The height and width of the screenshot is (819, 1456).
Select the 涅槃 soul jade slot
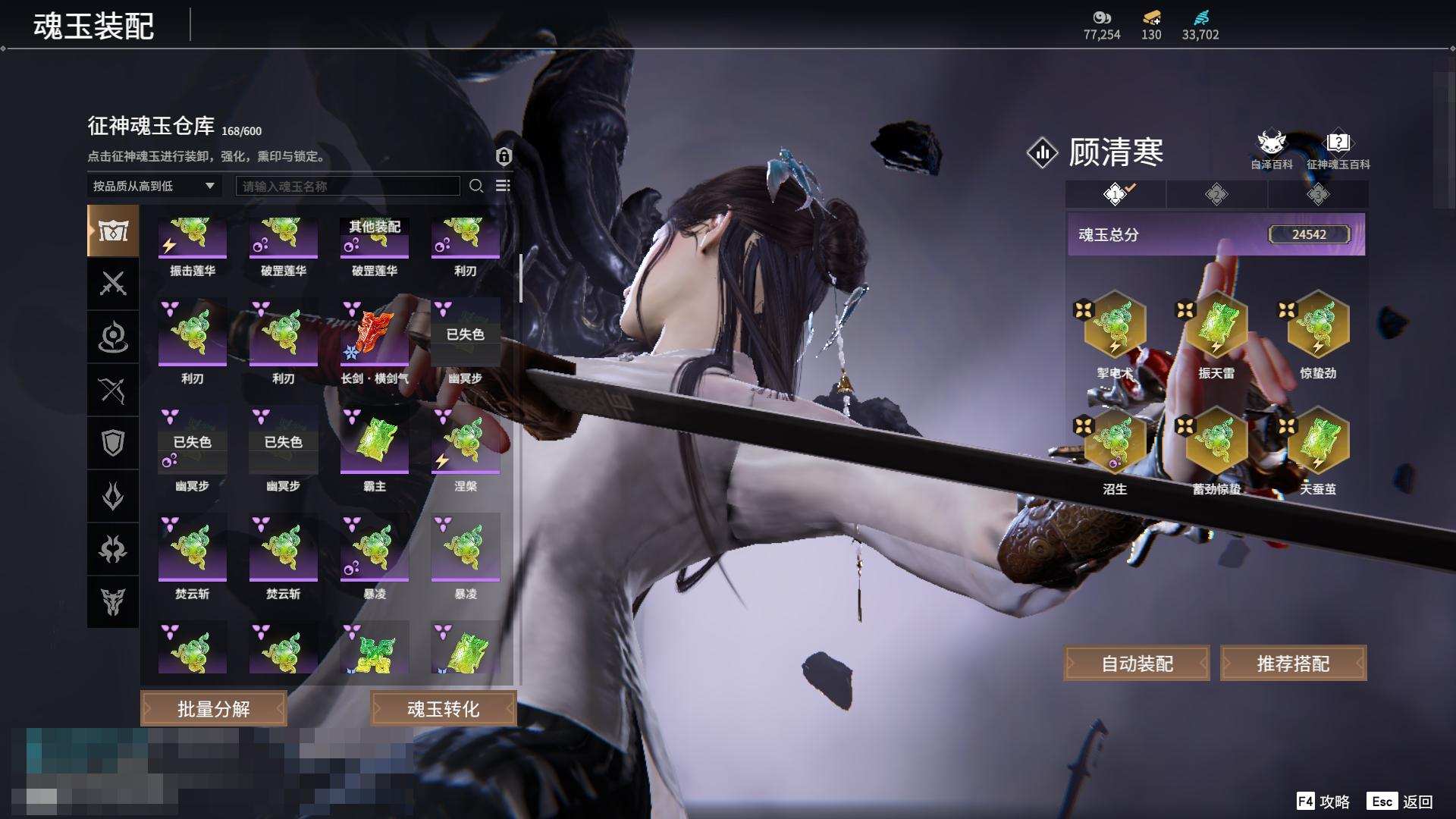tap(466, 441)
